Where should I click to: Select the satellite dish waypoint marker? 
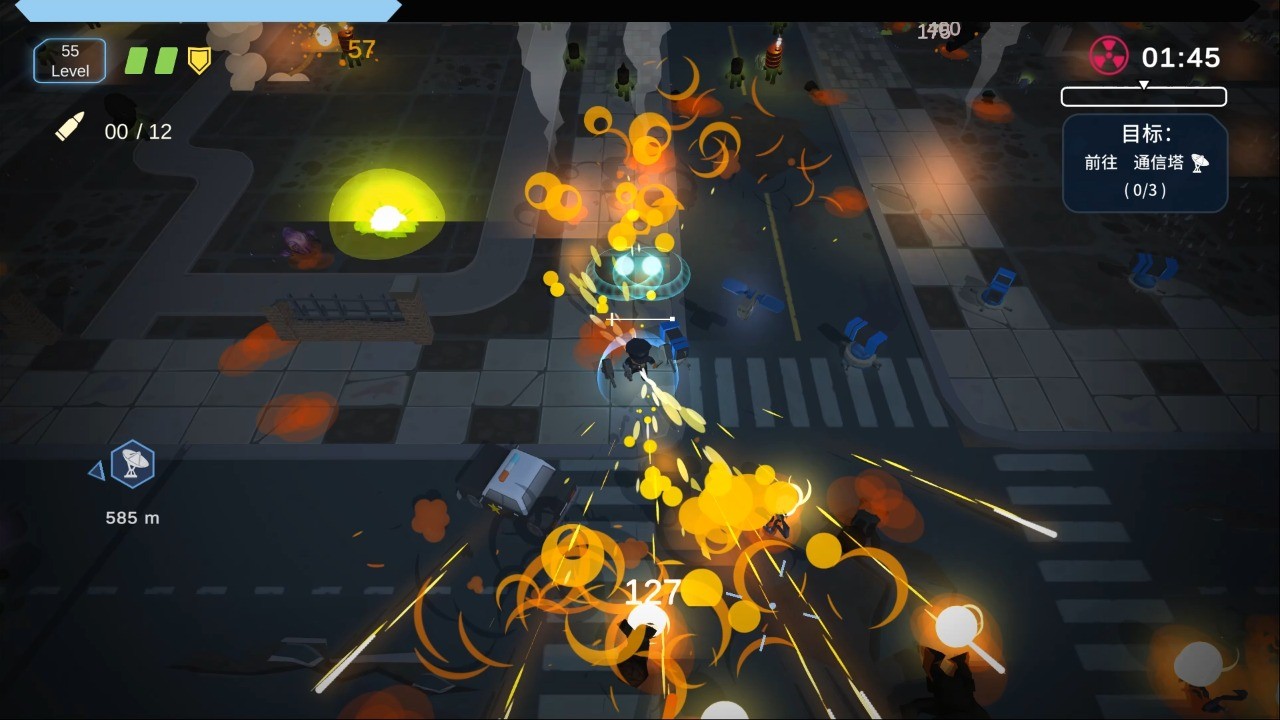tap(132, 464)
